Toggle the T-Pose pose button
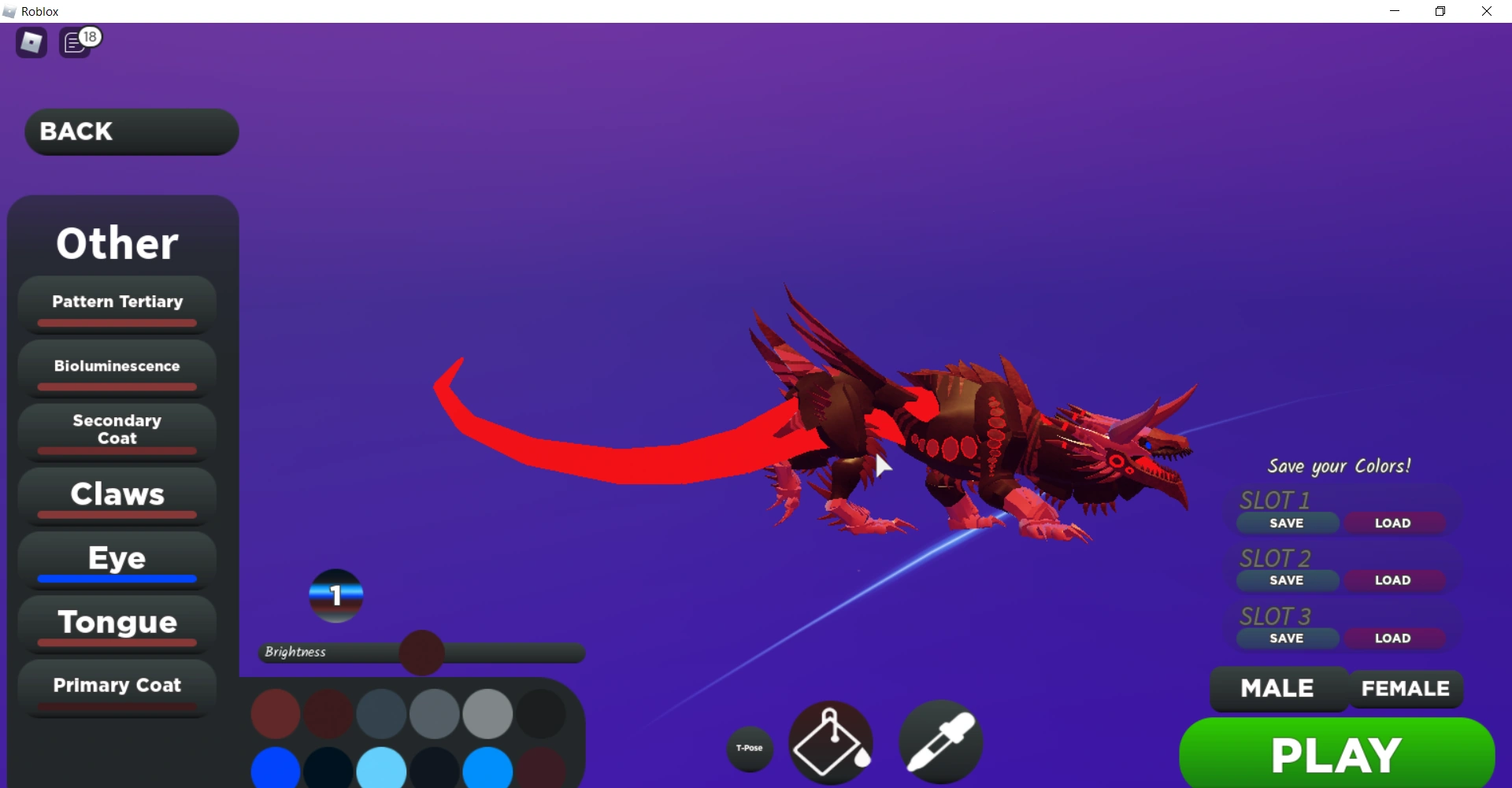Viewport: 1512px width, 788px height. coord(749,749)
